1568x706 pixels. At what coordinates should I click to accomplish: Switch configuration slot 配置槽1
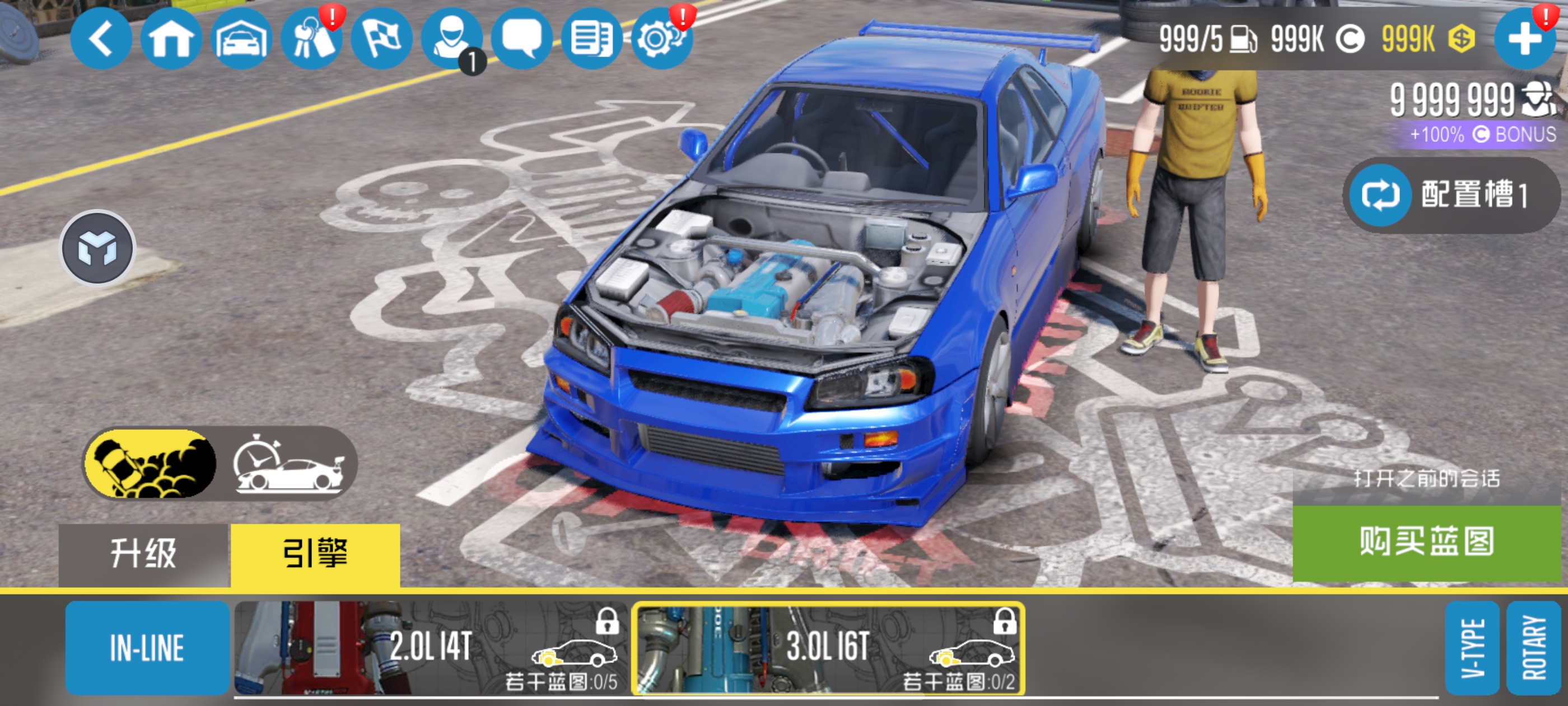(1451, 196)
